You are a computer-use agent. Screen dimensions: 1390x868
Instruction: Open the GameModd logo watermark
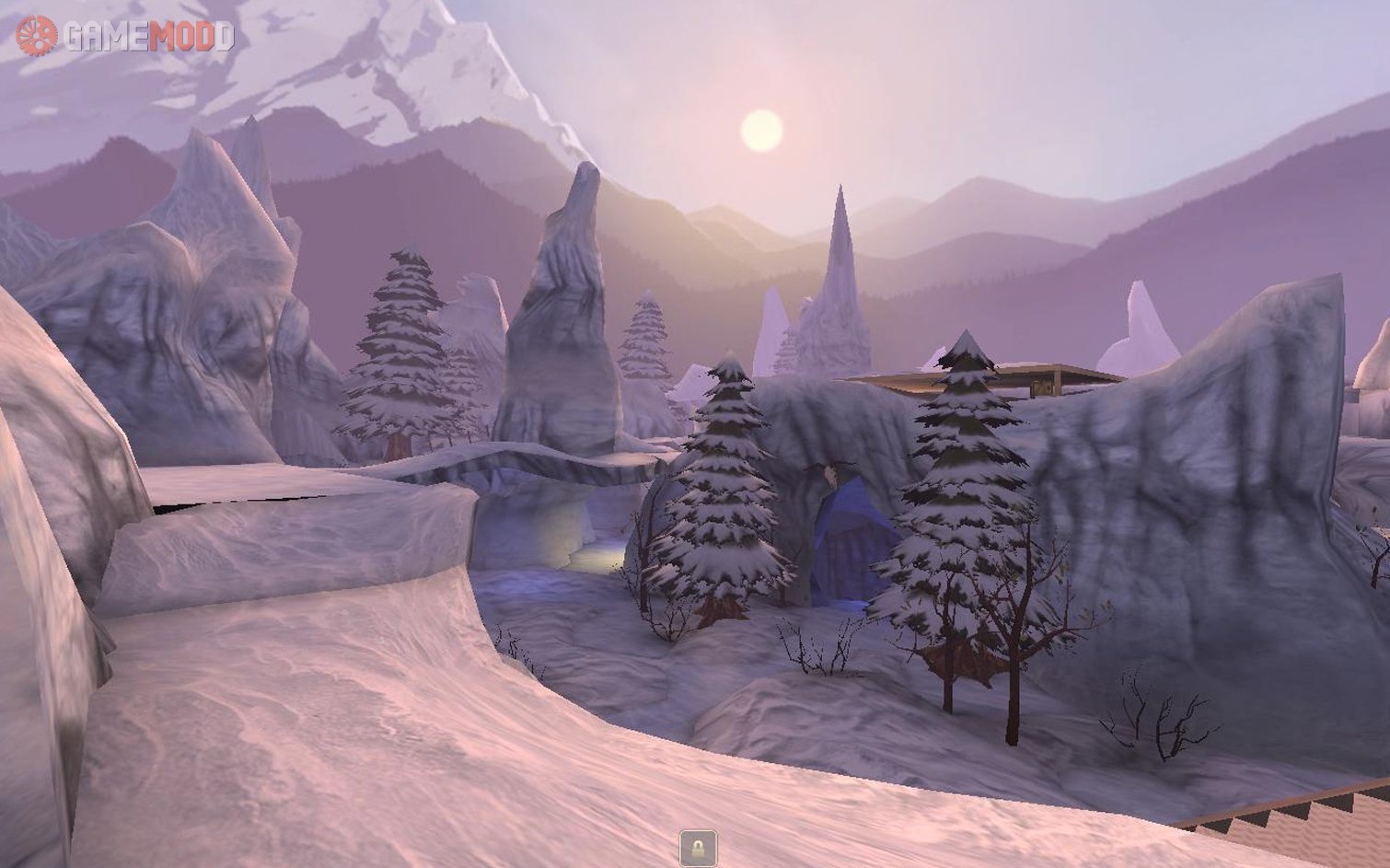[125, 36]
